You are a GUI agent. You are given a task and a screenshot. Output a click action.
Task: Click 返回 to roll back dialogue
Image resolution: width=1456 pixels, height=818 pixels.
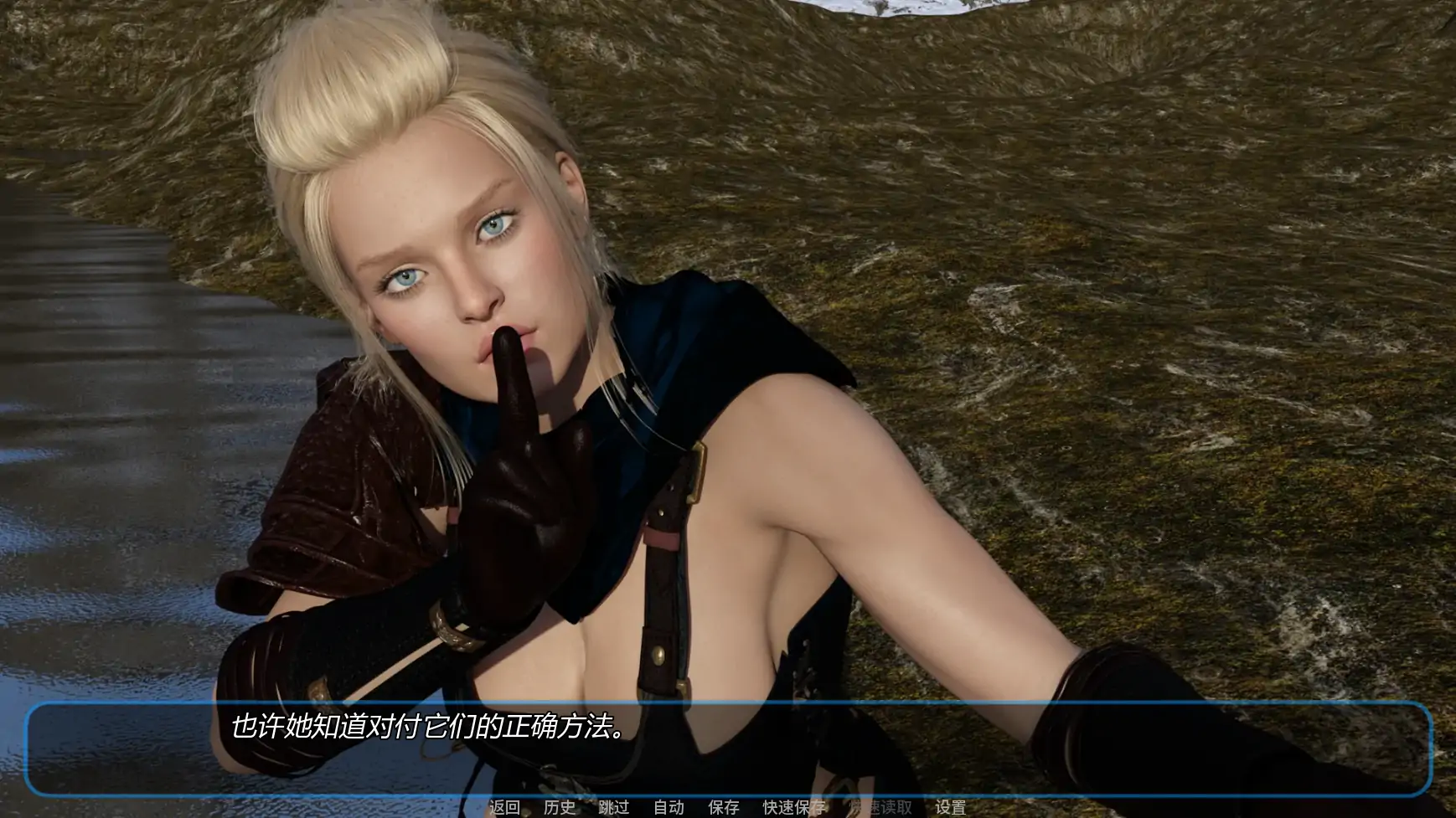(x=504, y=807)
